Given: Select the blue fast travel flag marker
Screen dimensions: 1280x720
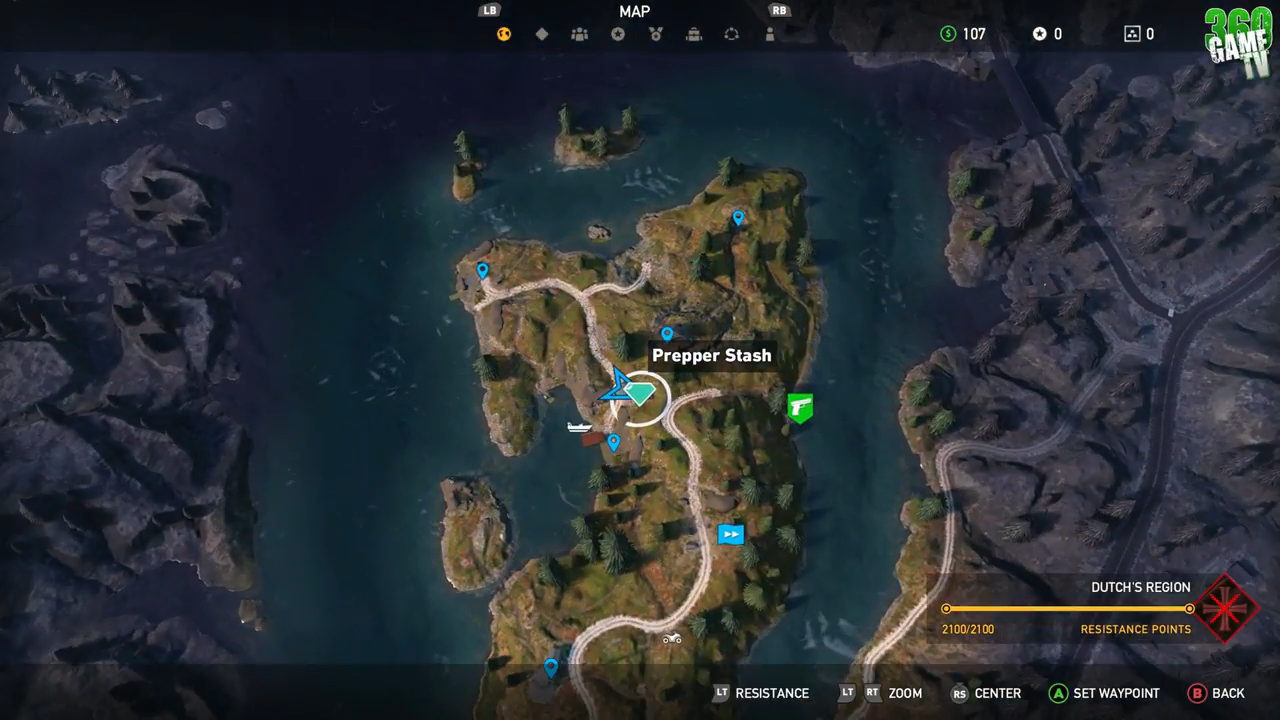Looking at the screenshot, I should tap(730, 534).
